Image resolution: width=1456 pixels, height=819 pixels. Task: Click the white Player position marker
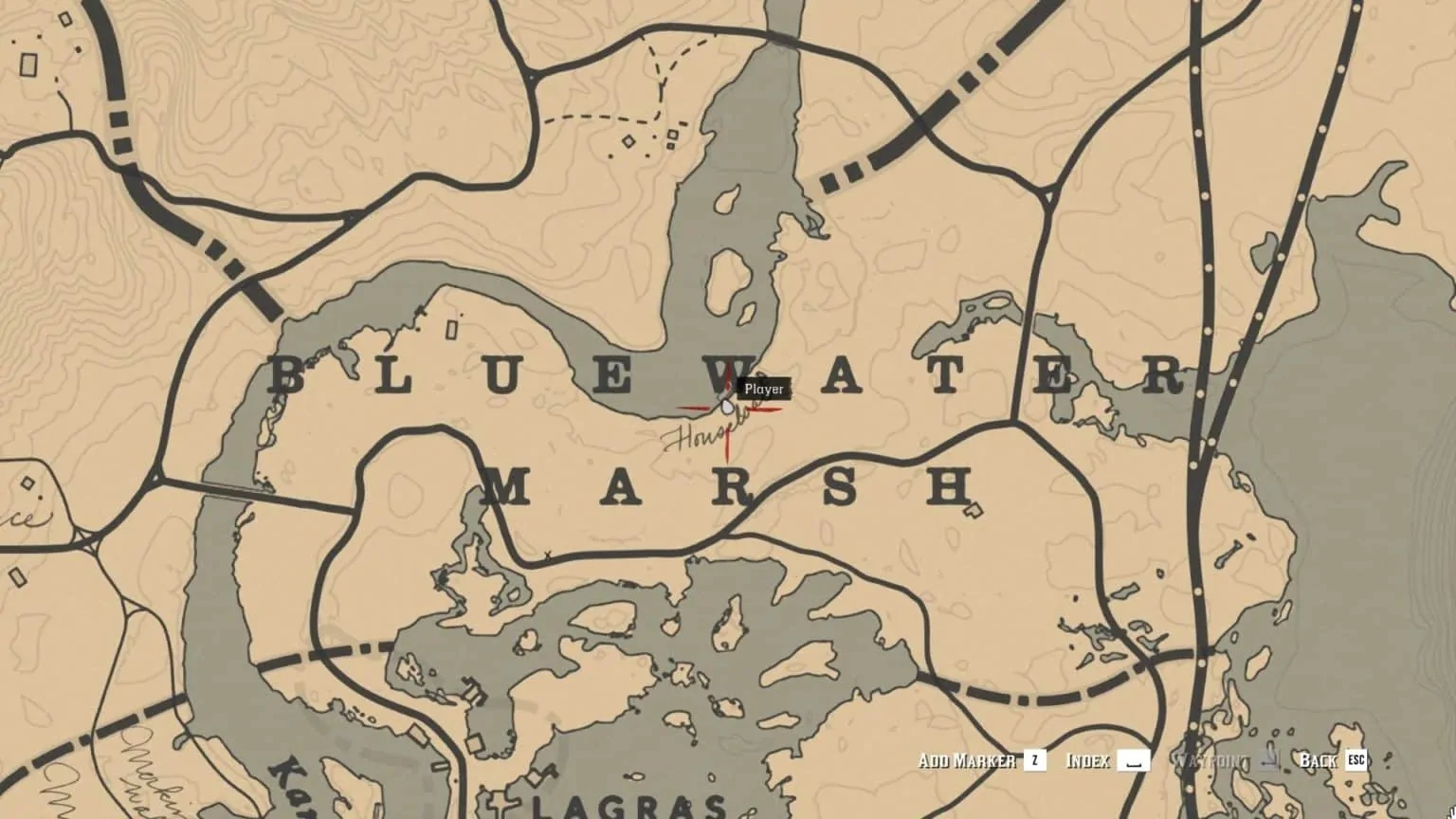726,408
